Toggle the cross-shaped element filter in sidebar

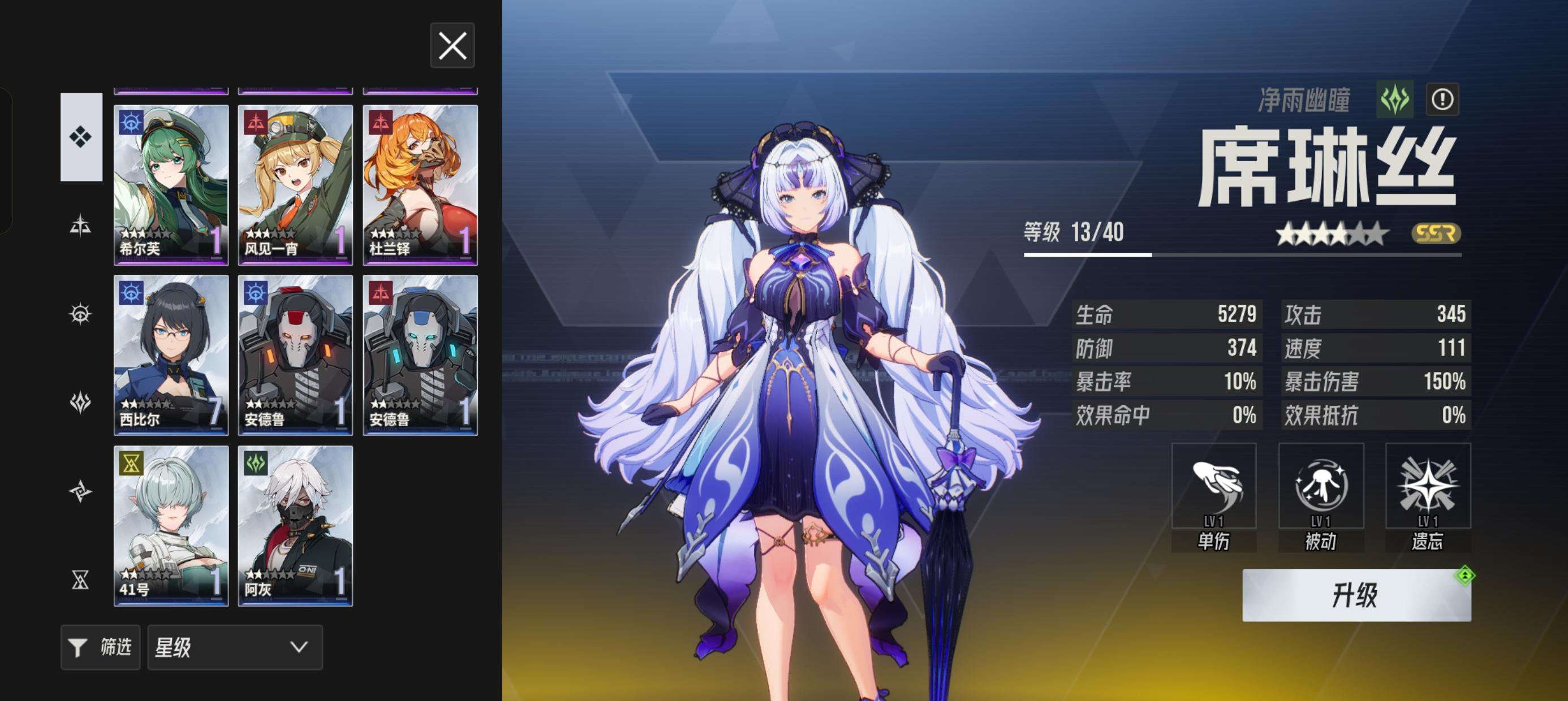[x=81, y=224]
